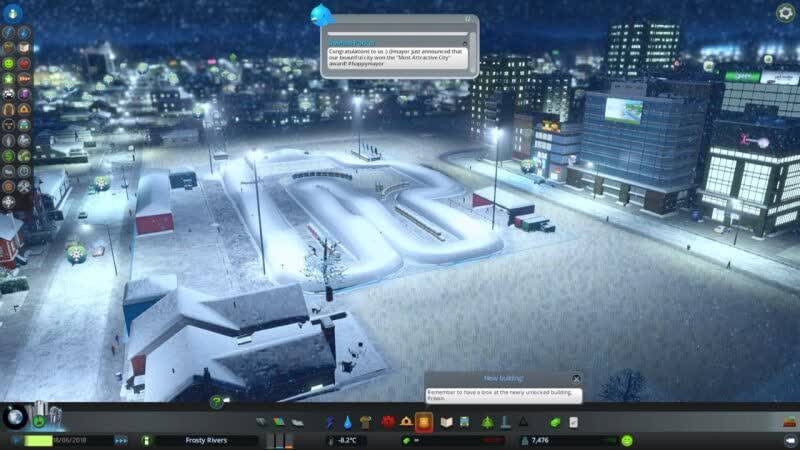Open the highlighted Fire Department category
Image resolution: width=800 pixels, height=450 pixels.
tap(424, 422)
